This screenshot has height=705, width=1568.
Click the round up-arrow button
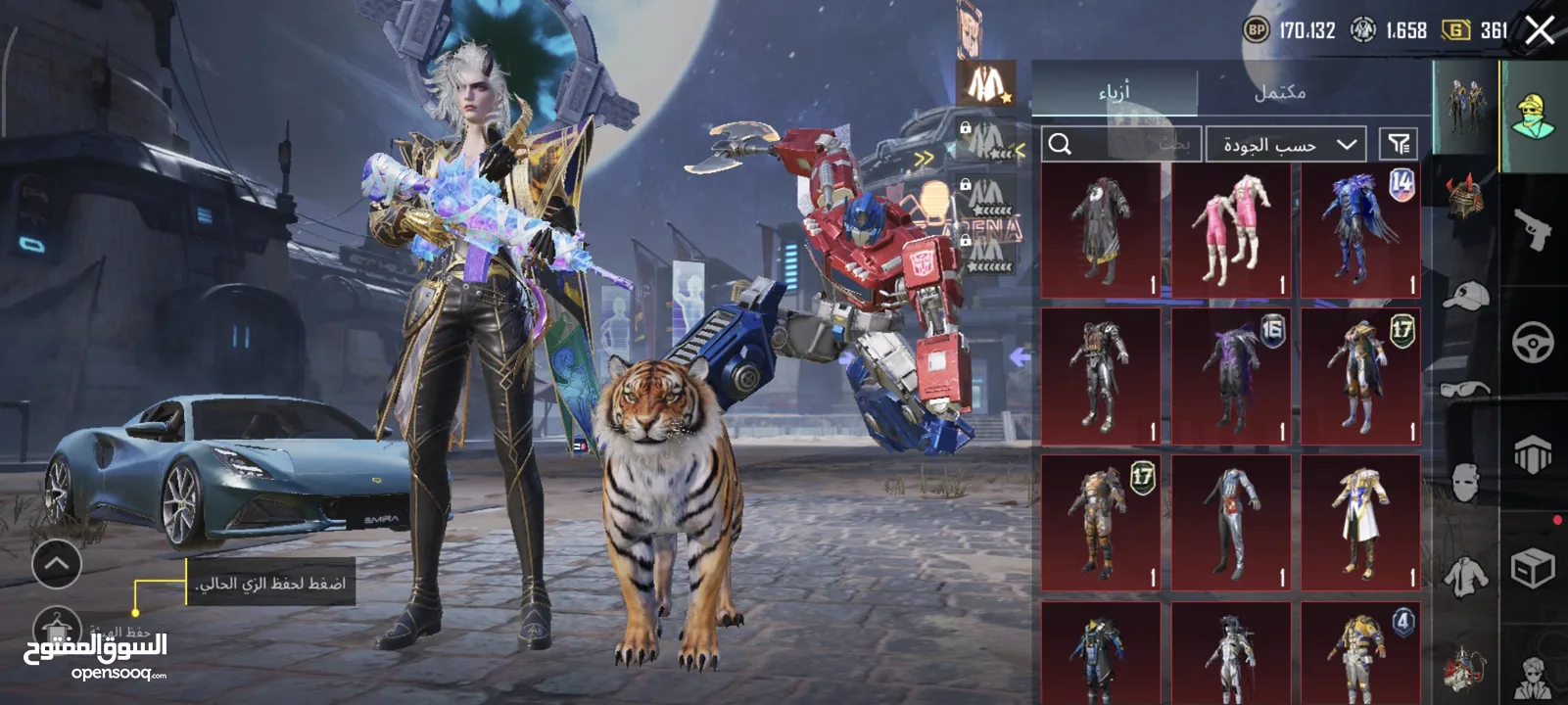[x=57, y=563]
